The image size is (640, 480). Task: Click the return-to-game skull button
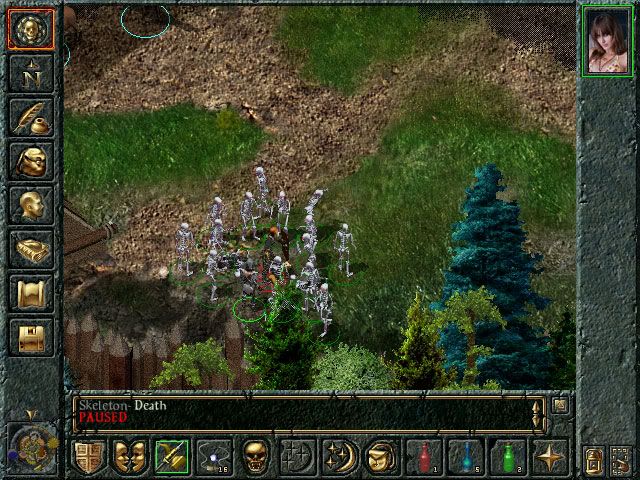coord(30,28)
